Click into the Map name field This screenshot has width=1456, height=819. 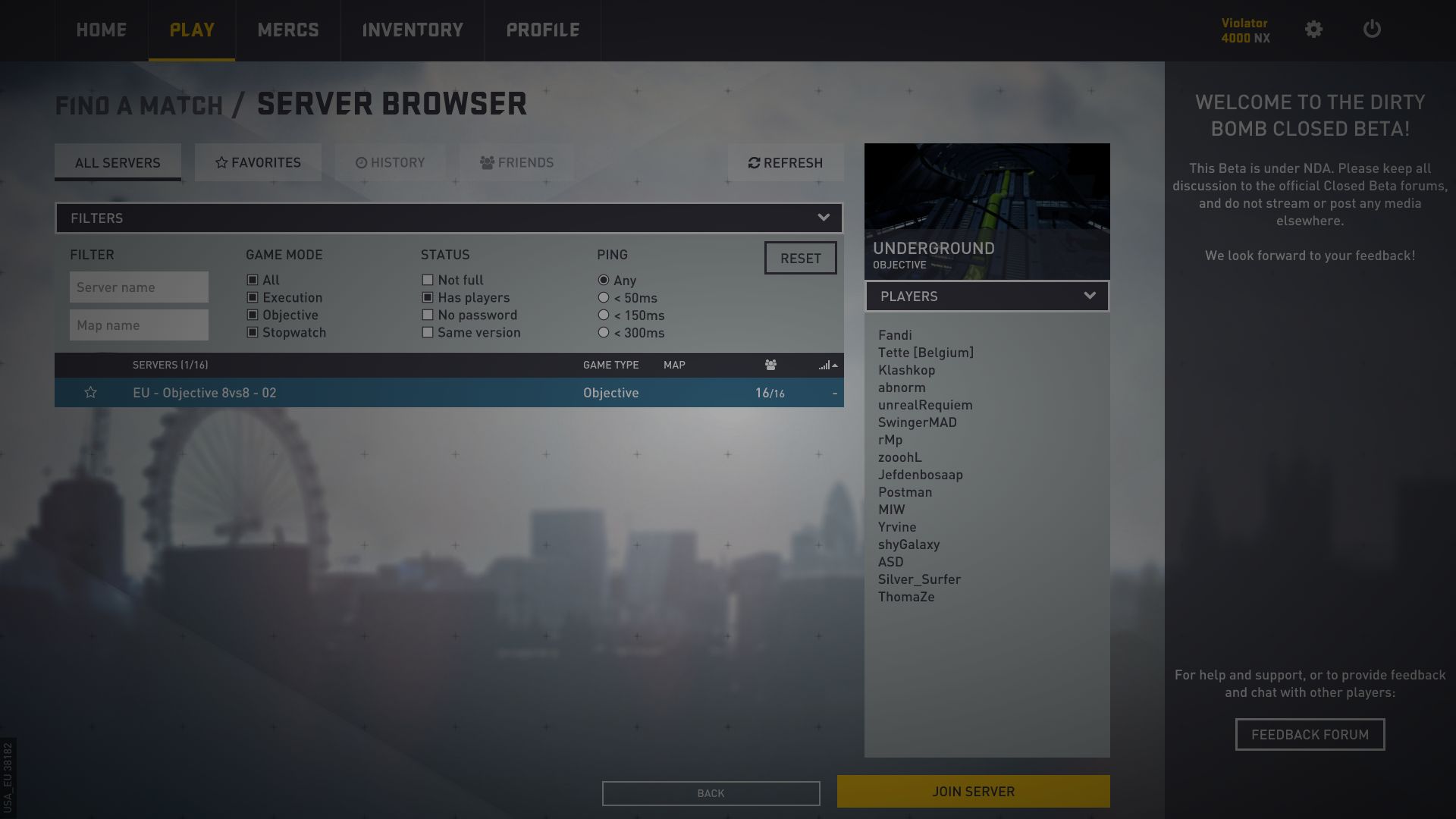[x=139, y=325]
